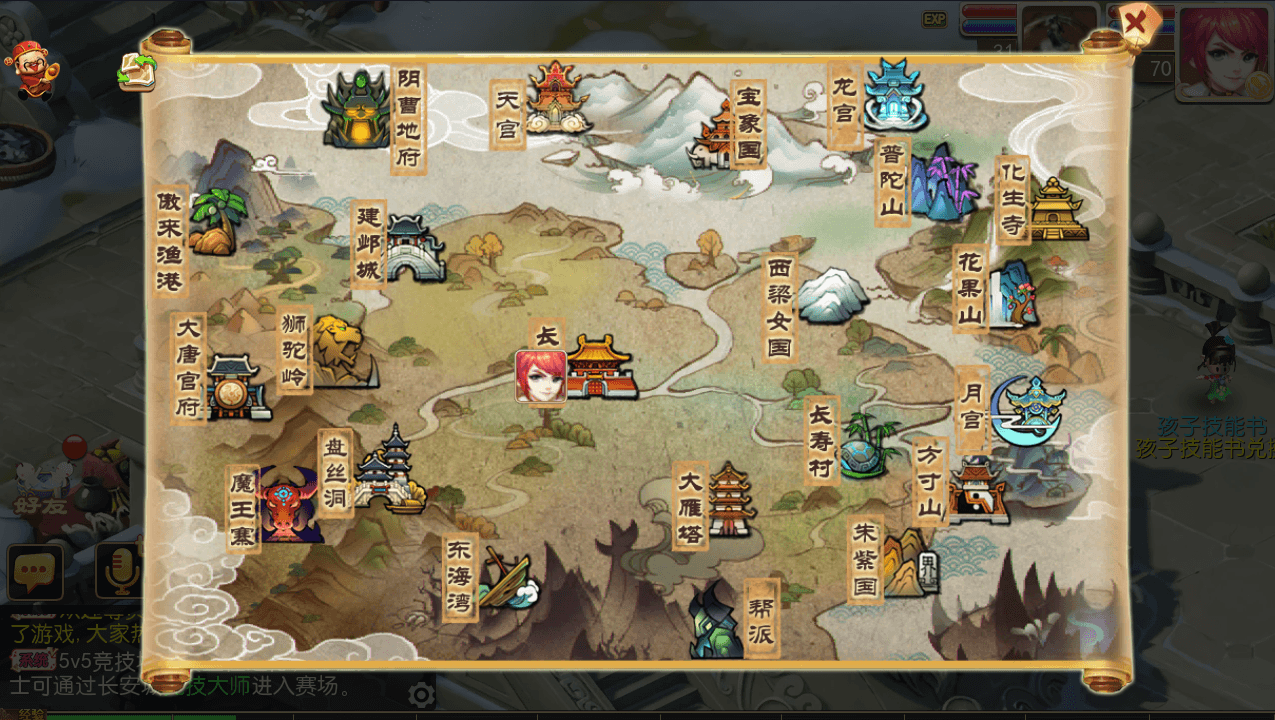
Task: Travel to 化生寺 temple
Action: click(1055, 209)
